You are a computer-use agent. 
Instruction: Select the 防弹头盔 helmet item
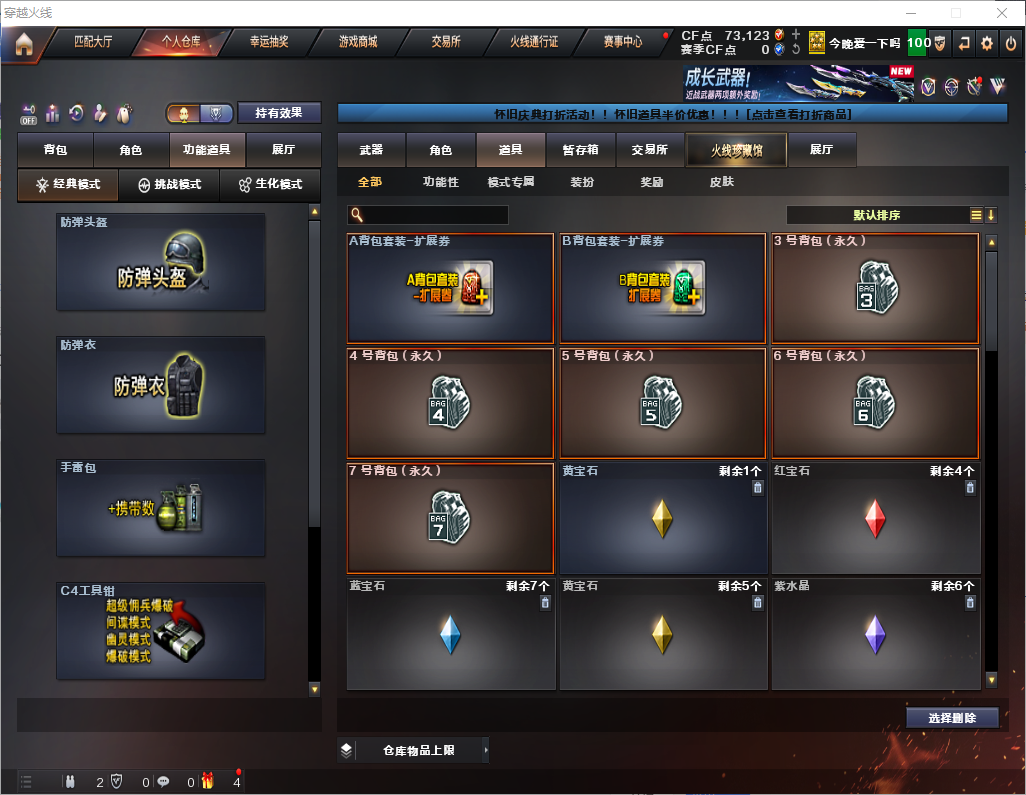click(x=161, y=262)
